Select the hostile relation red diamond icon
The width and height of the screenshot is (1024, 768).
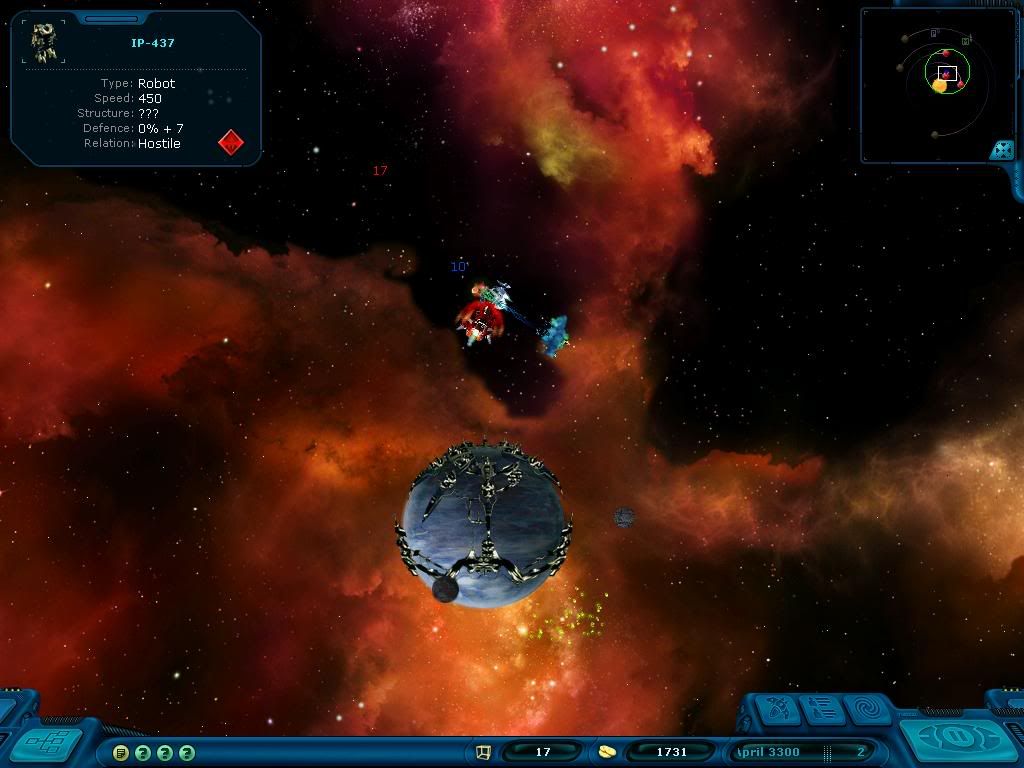231,142
